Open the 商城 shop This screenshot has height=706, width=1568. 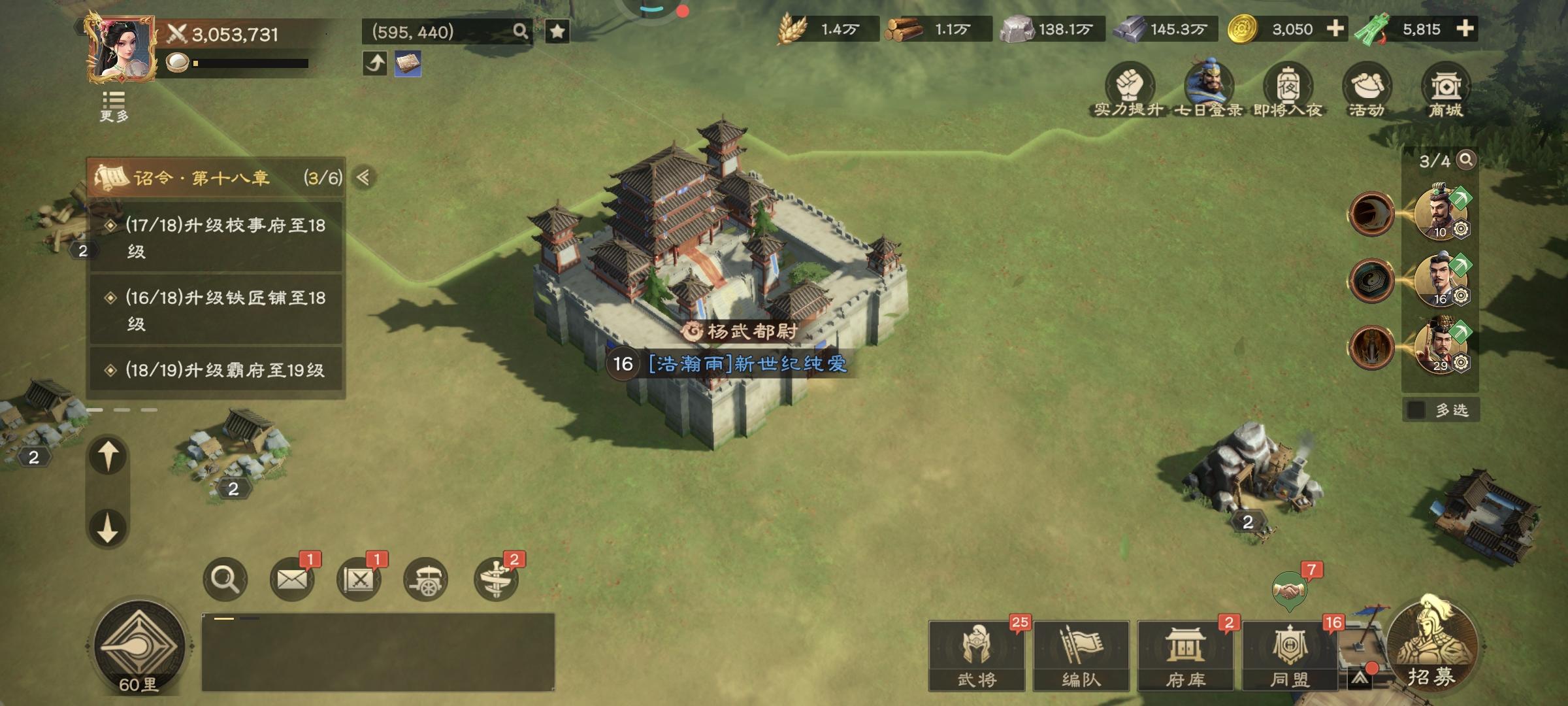click(x=1446, y=93)
